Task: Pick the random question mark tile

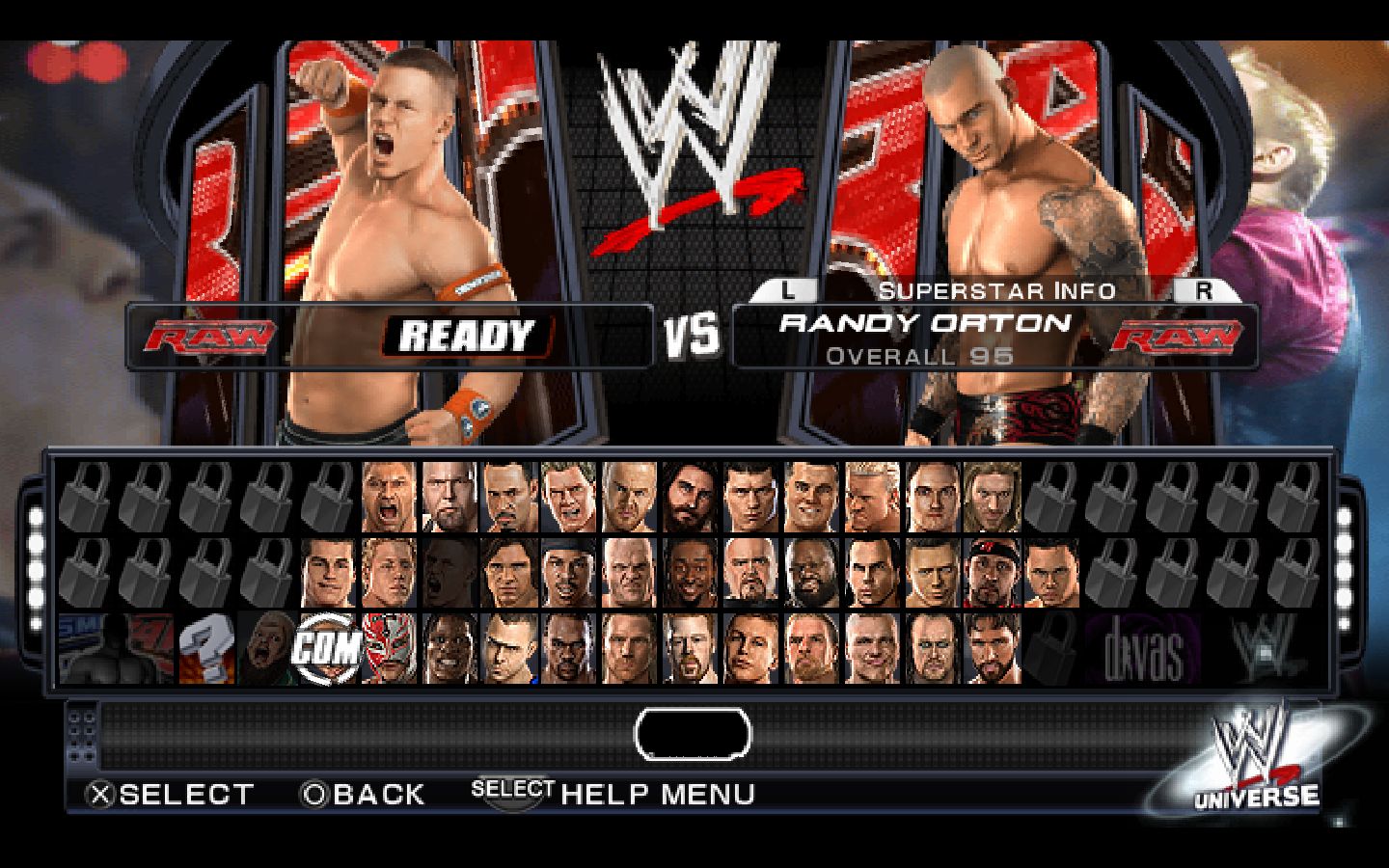Action: 206,648
